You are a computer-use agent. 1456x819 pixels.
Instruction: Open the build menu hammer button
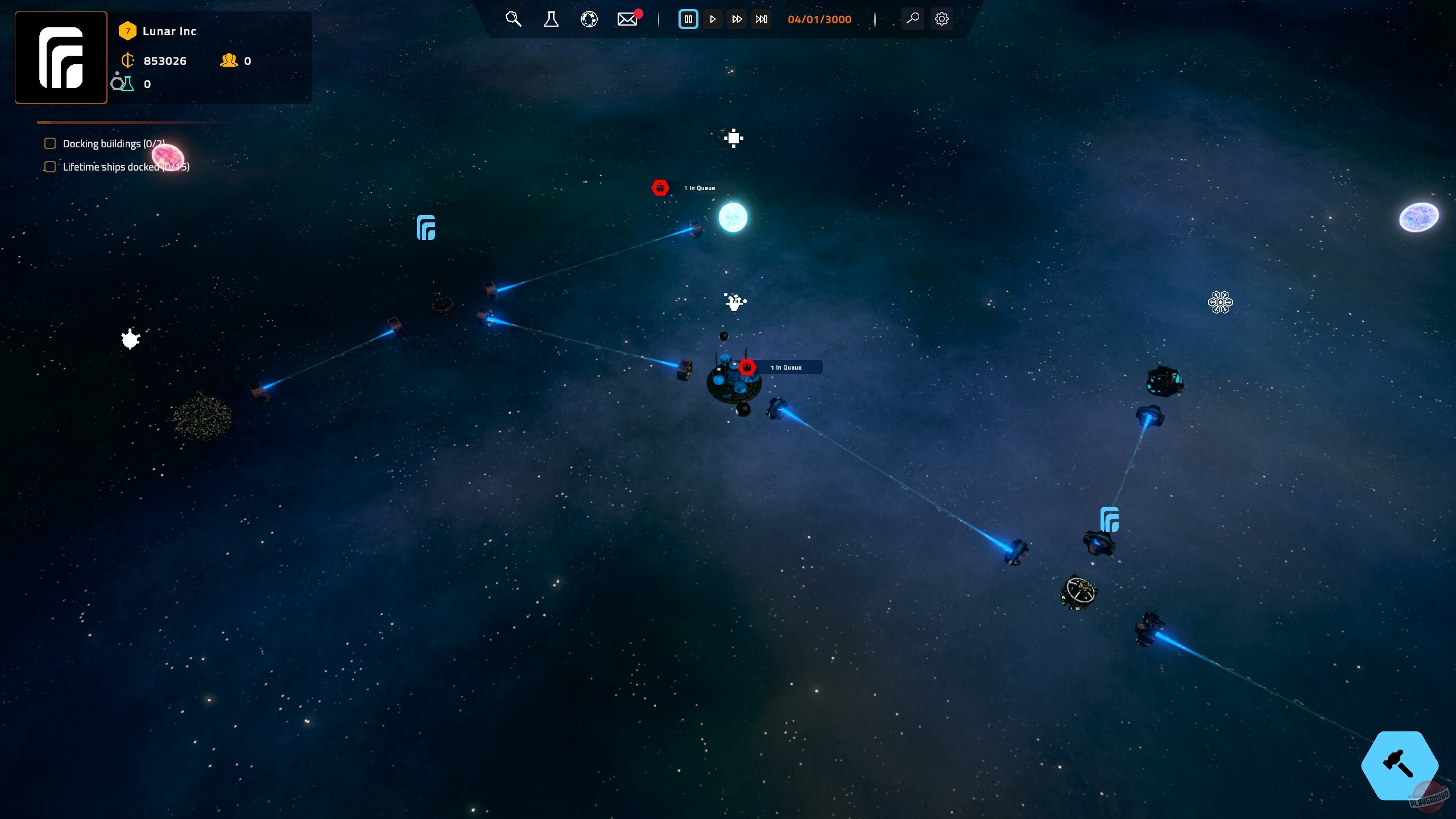pos(1399,765)
